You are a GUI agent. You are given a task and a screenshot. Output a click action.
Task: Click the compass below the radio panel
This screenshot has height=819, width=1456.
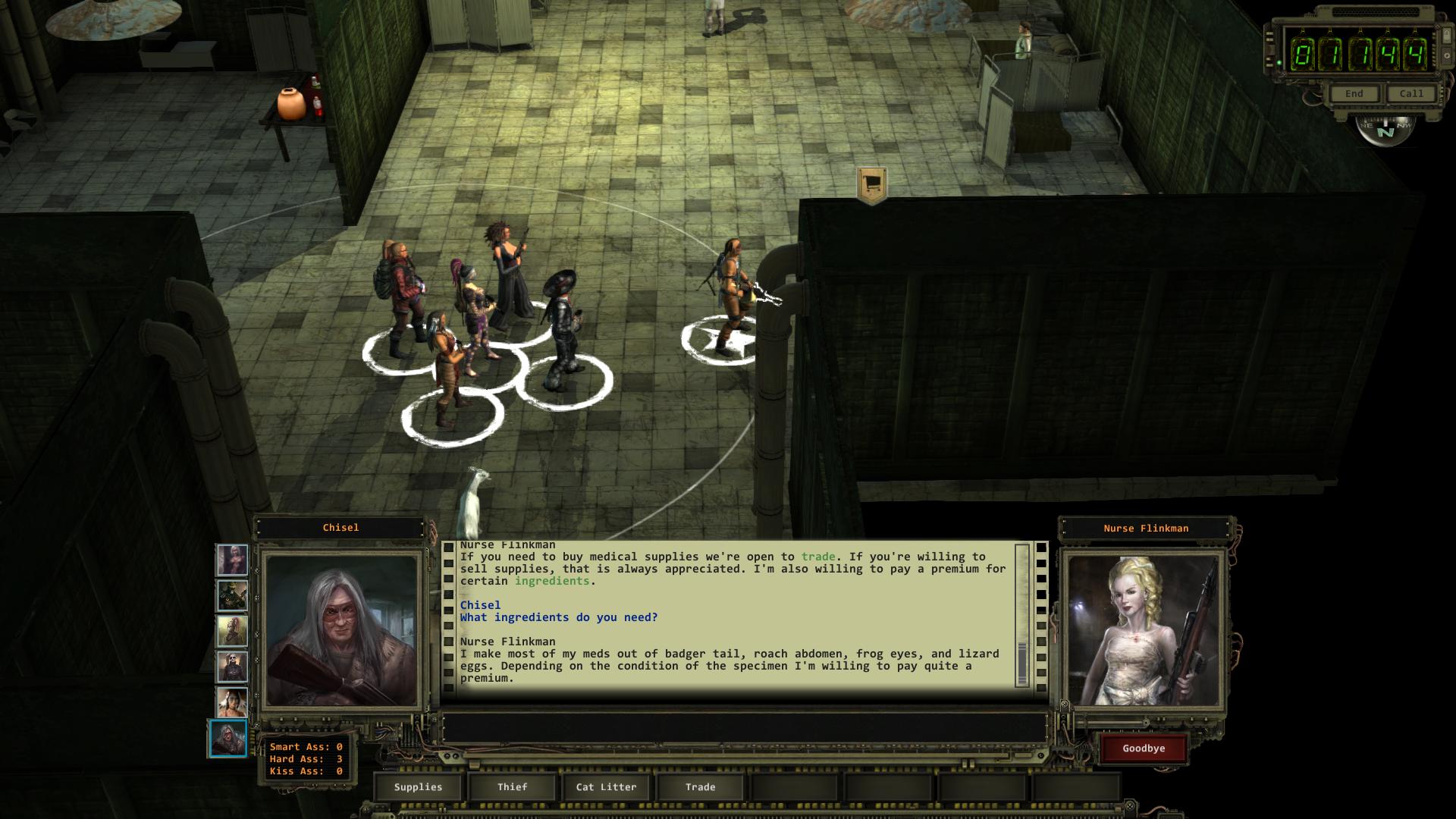(1385, 131)
